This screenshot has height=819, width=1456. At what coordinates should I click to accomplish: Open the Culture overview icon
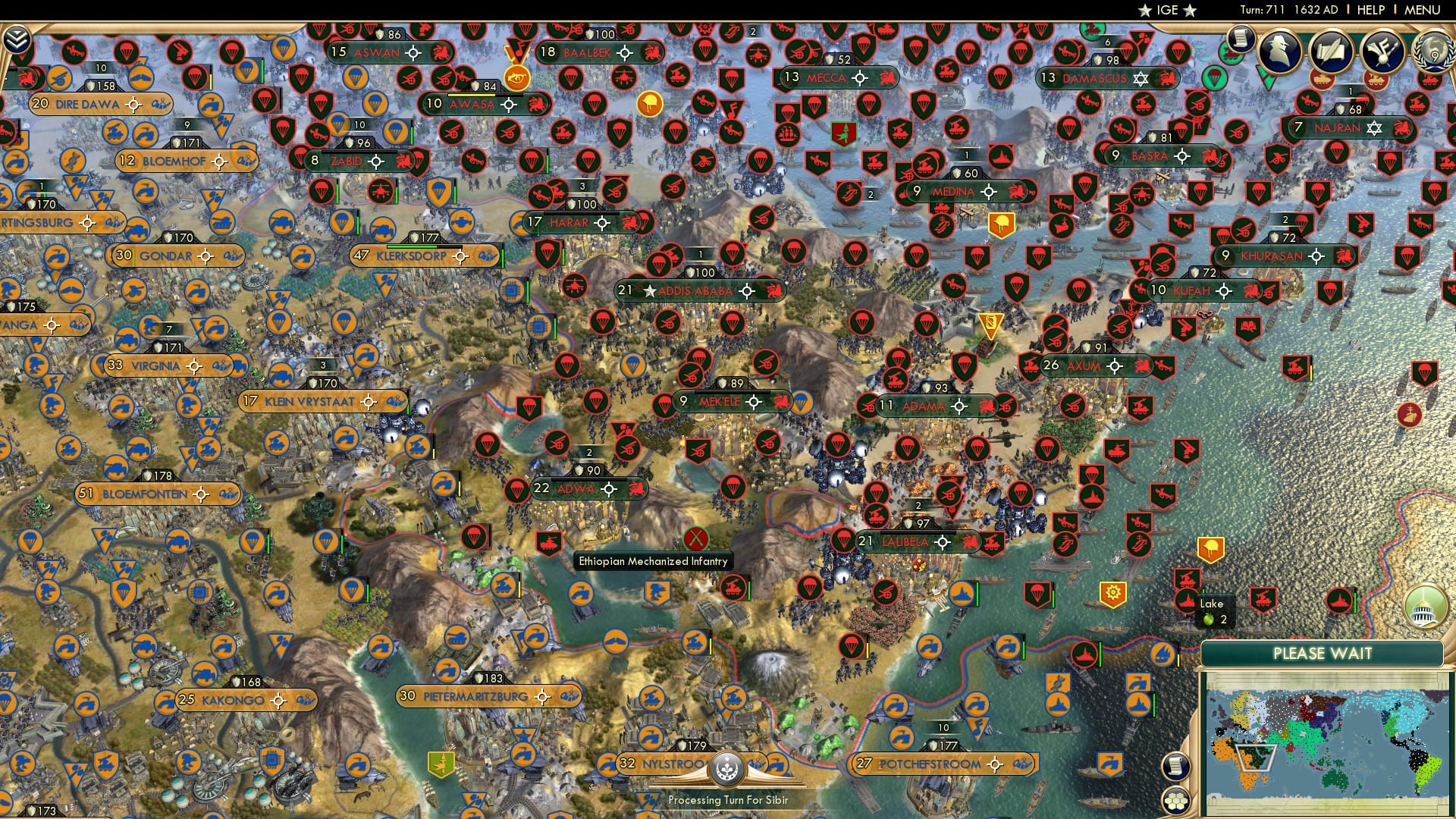coord(1382,49)
